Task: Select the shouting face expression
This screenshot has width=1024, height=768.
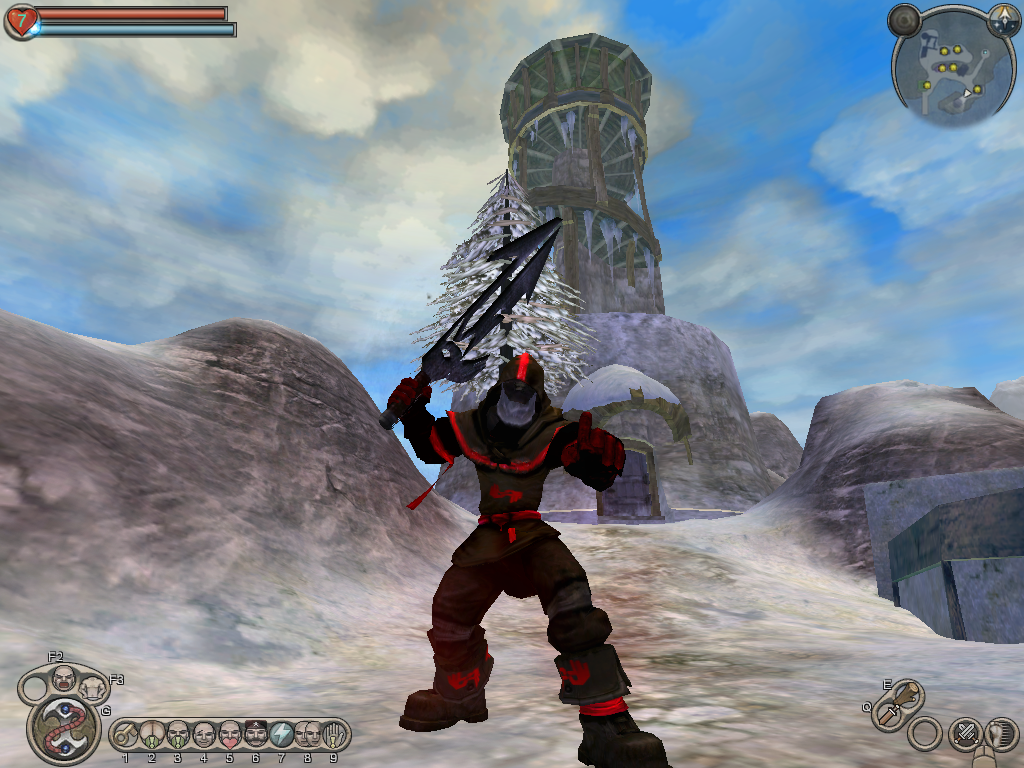Action: pos(64,677)
